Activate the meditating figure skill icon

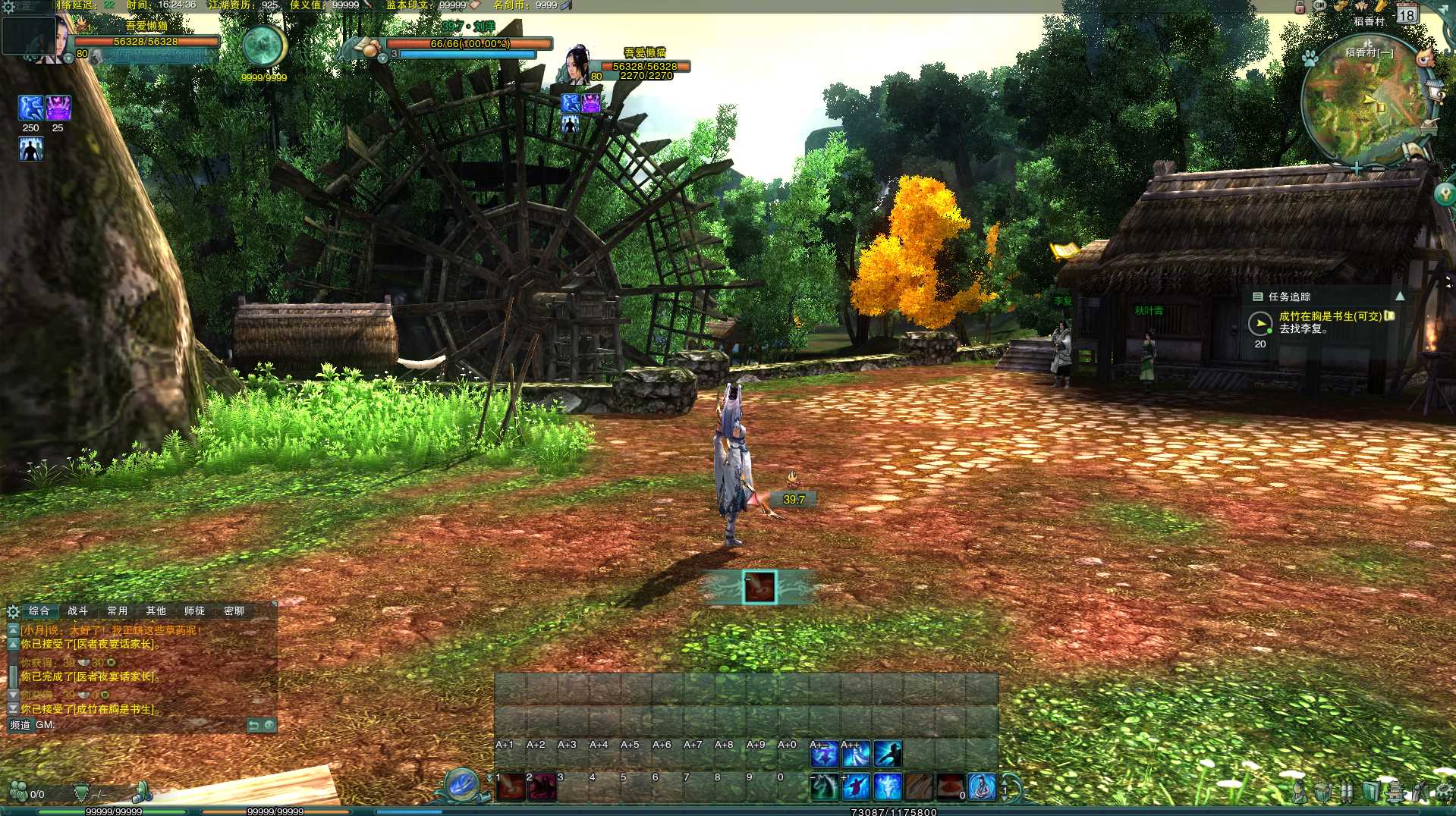tap(981, 787)
